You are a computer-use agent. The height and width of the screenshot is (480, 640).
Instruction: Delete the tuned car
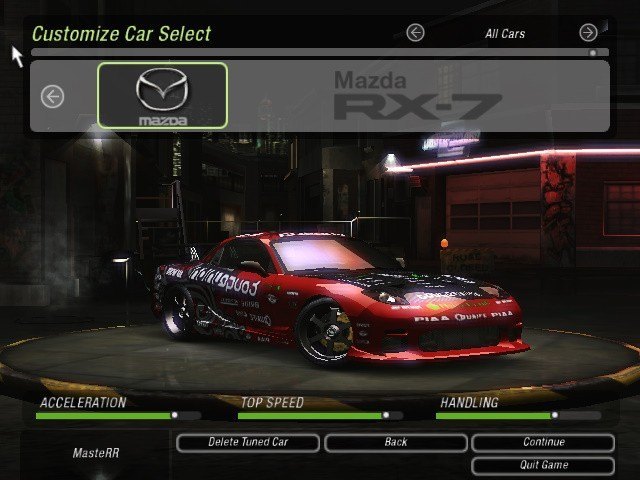(x=248, y=442)
